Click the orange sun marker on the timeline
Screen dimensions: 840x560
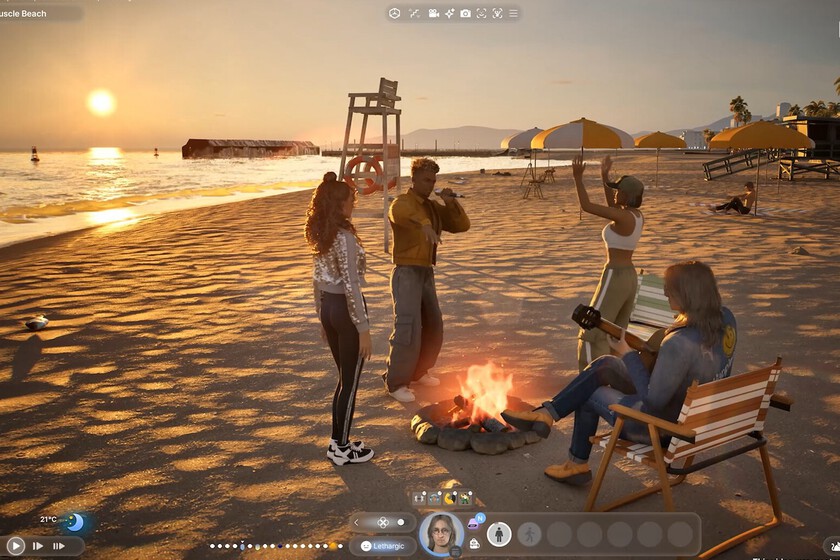332,546
